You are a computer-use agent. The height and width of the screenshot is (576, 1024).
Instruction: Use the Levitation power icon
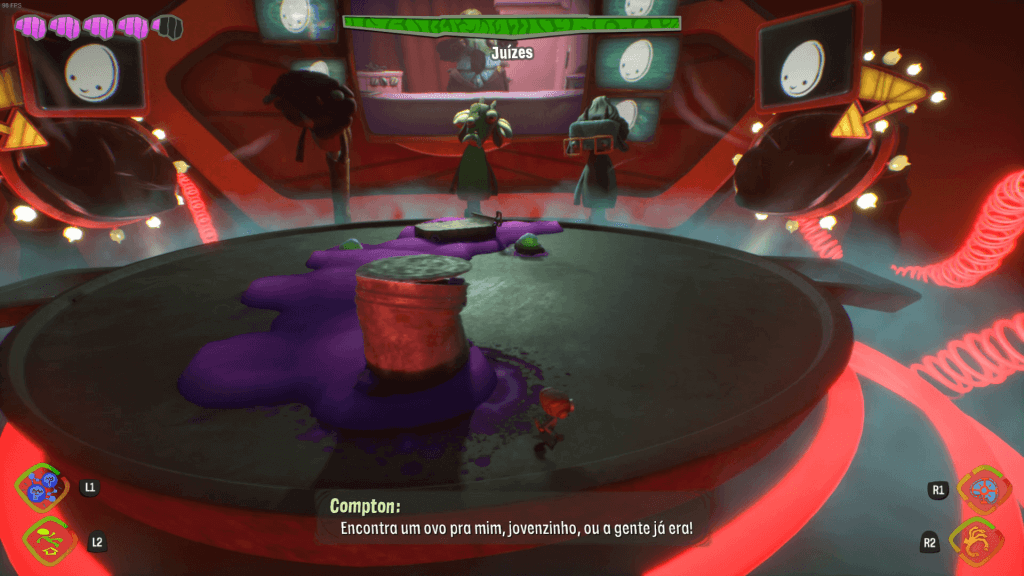[42, 540]
